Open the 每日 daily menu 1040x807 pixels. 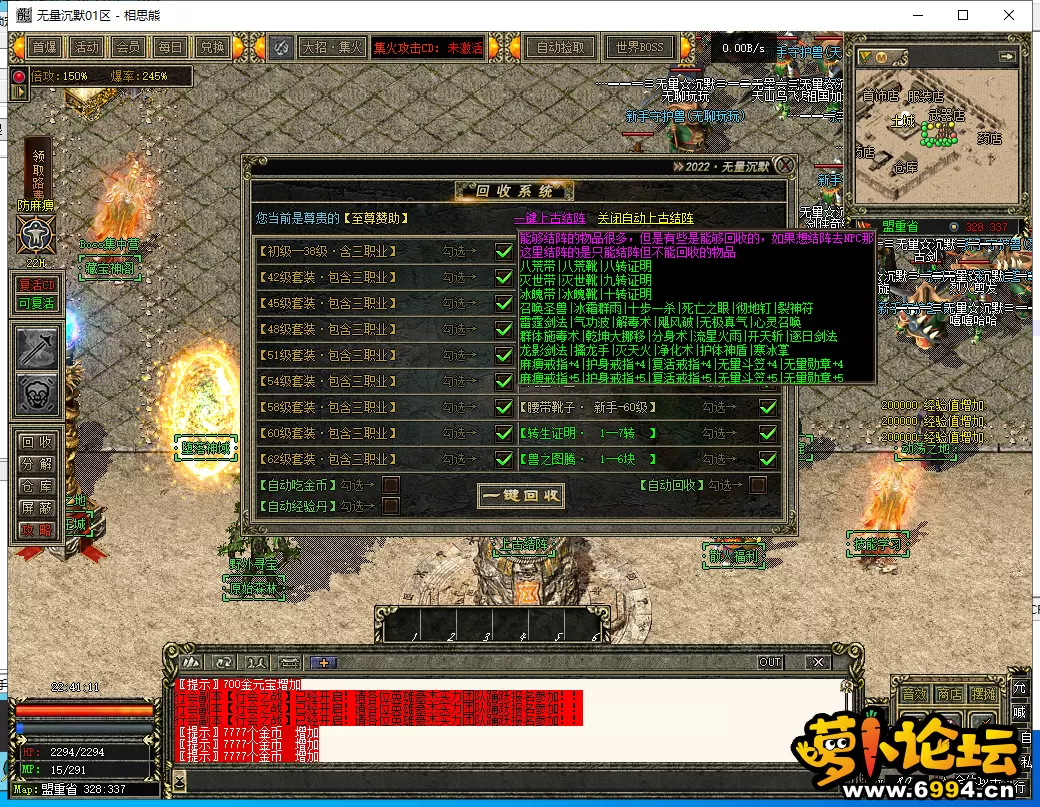[169, 47]
